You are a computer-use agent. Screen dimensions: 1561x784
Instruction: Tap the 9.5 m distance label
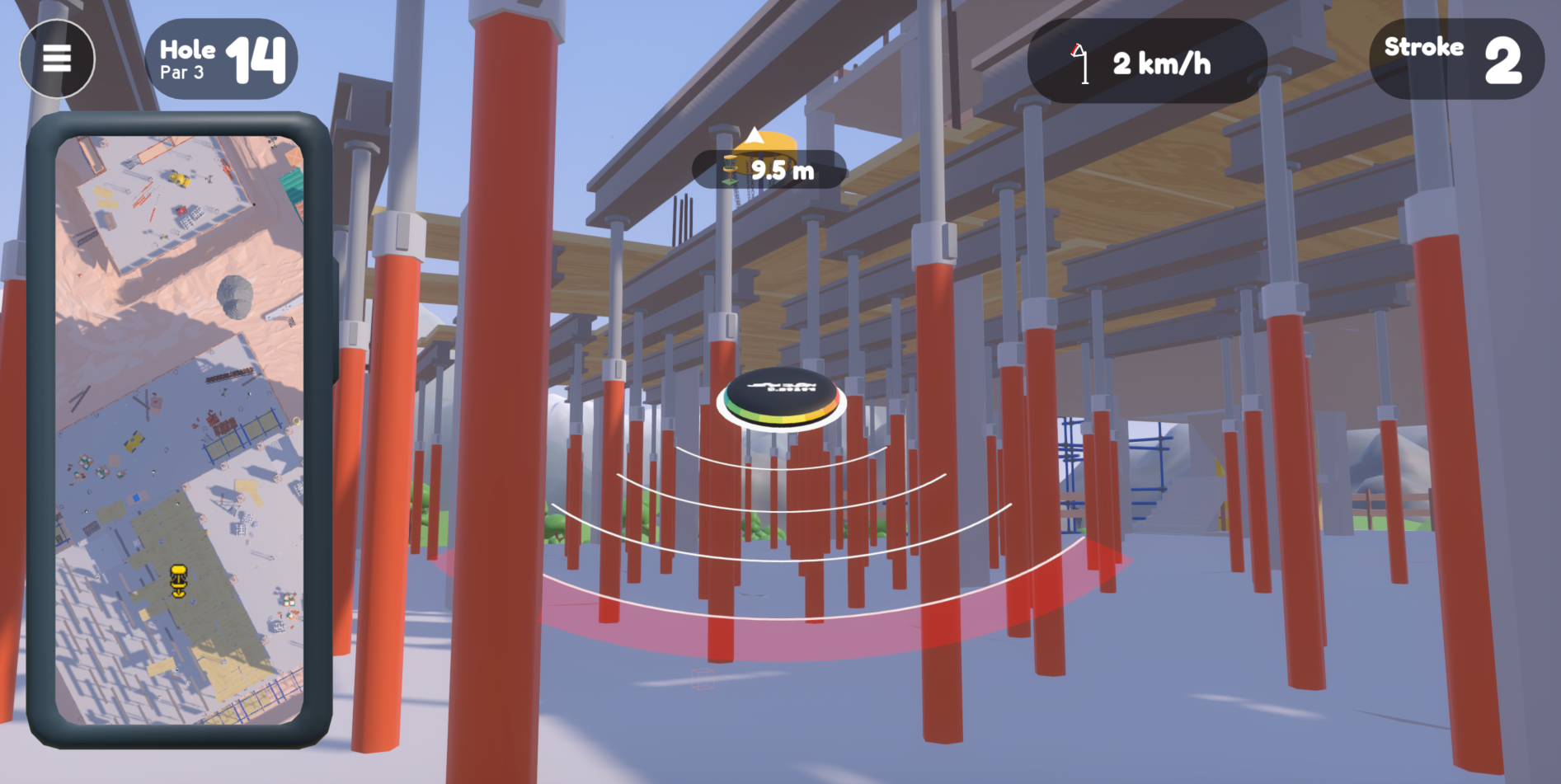click(781, 169)
